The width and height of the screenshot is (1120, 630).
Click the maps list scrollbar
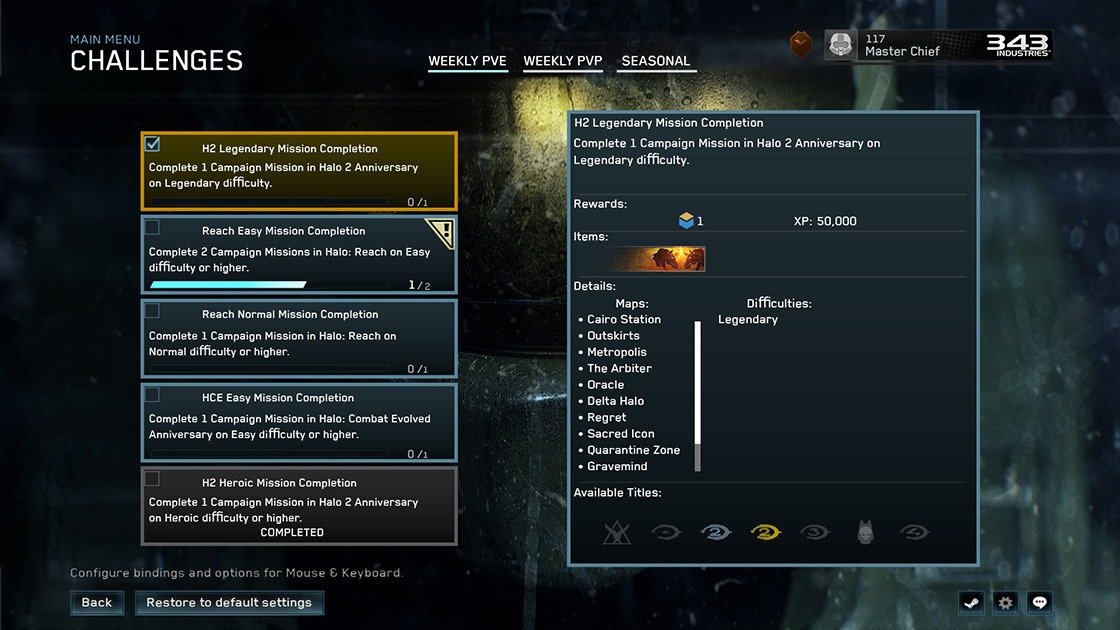click(x=697, y=395)
